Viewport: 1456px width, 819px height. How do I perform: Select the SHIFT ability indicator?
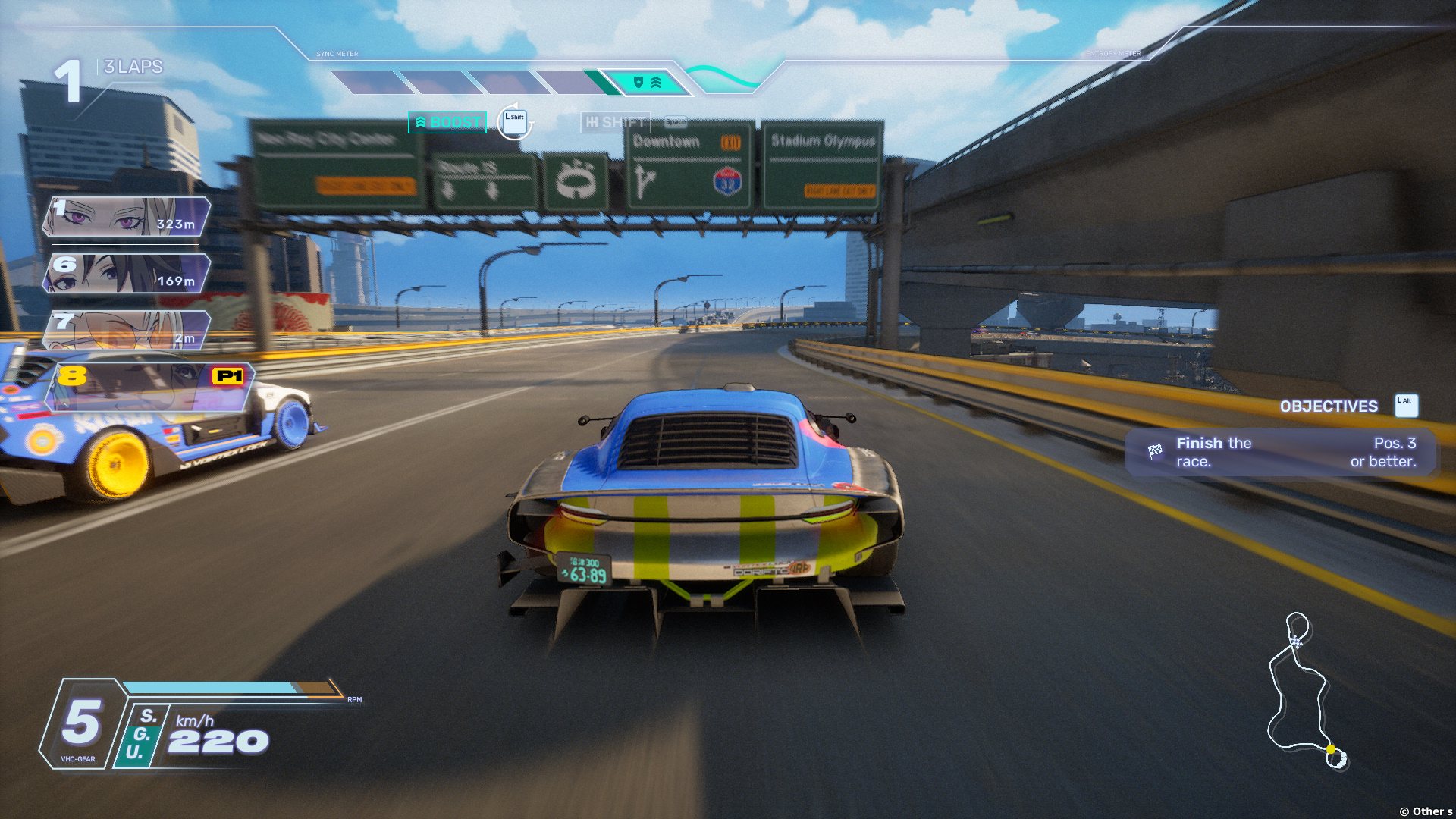click(x=616, y=122)
